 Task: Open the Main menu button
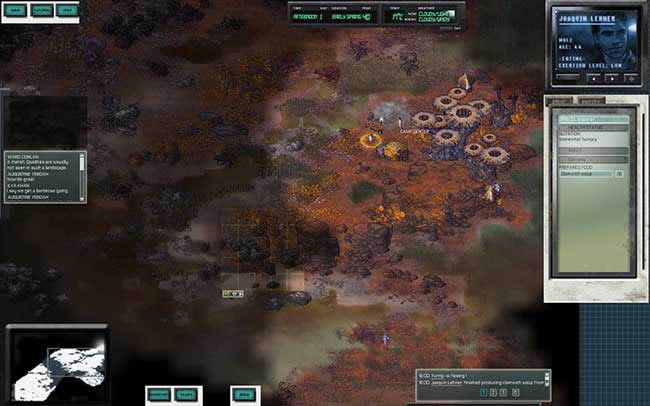pos(14,10)
